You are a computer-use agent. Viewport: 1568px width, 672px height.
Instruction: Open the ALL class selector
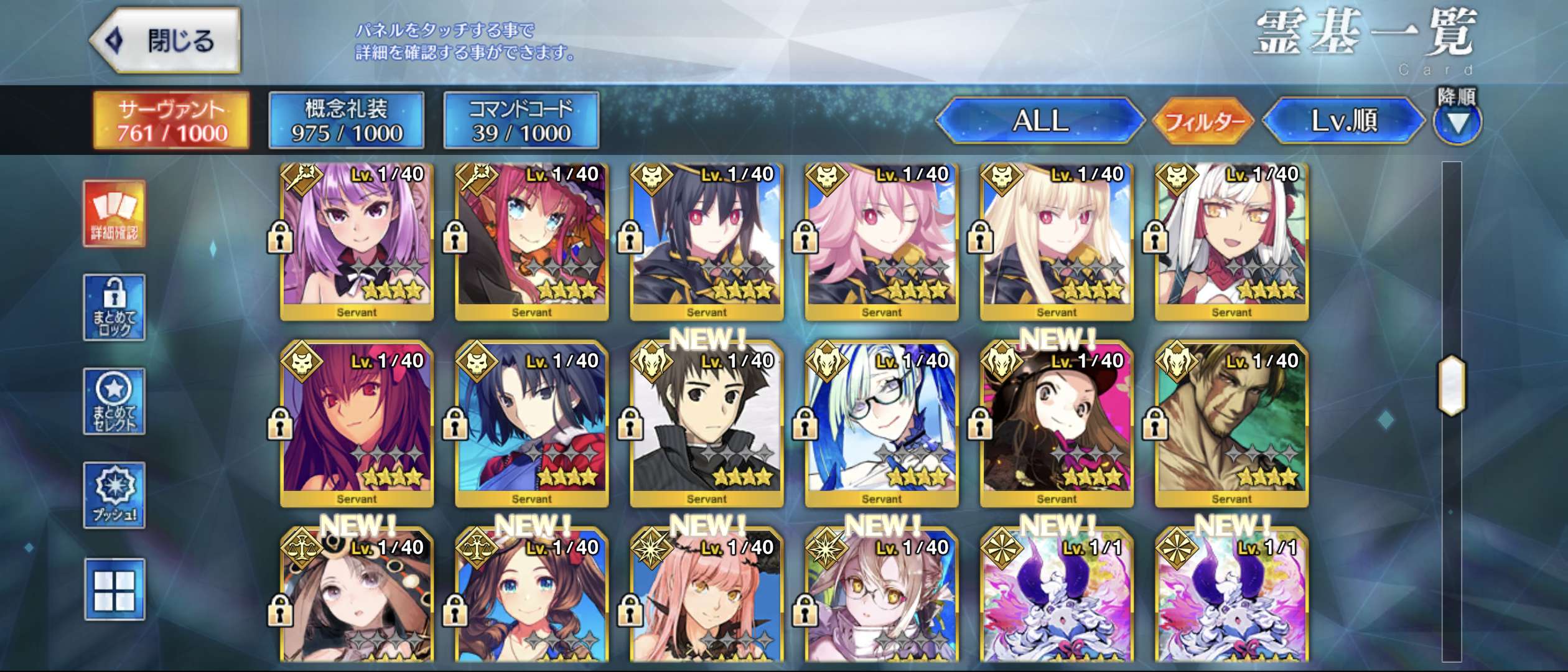1040,121
